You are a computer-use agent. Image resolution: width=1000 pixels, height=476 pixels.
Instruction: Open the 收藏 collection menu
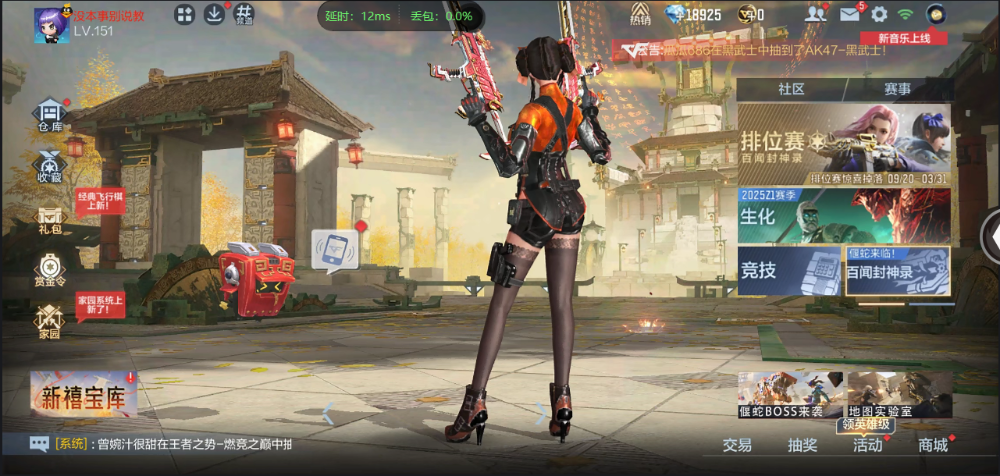pyautogui.click(x=50, y=167)
